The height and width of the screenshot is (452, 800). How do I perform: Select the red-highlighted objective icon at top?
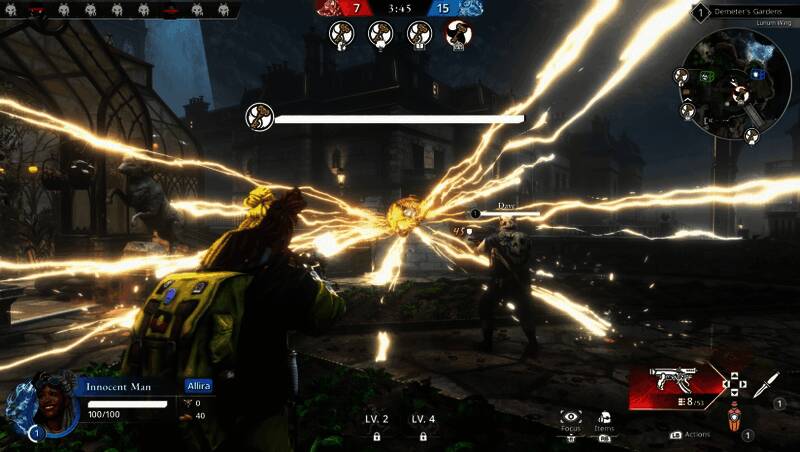pos(459,35)
